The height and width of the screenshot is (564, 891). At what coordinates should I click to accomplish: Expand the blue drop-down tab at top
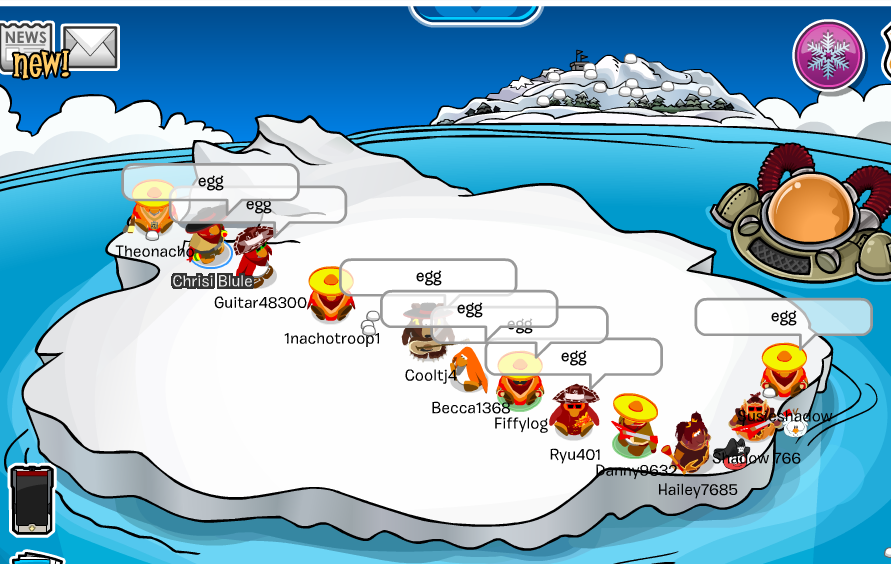(x=475, y=12)
